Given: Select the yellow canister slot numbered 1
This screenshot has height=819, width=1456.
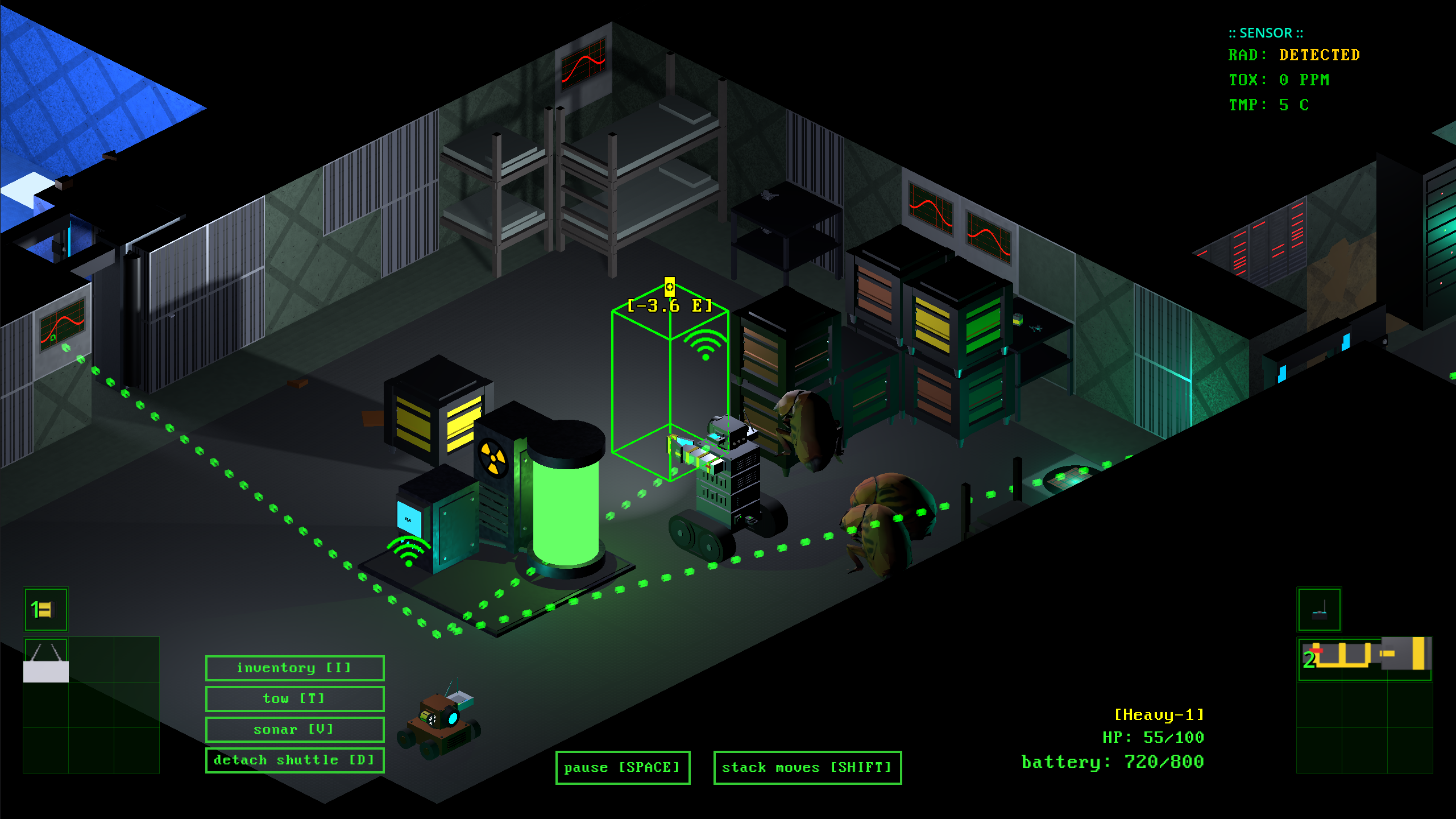Looking at the screenshot, I should tap(45, 610).
